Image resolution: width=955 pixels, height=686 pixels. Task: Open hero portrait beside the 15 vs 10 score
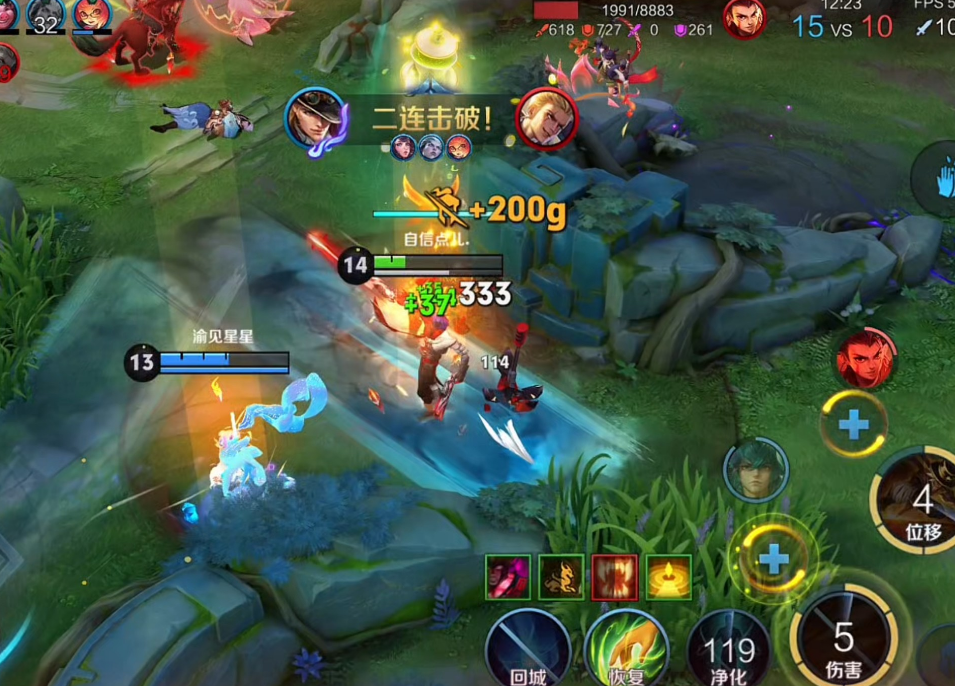pyautogui.click(x=744, y=19)
